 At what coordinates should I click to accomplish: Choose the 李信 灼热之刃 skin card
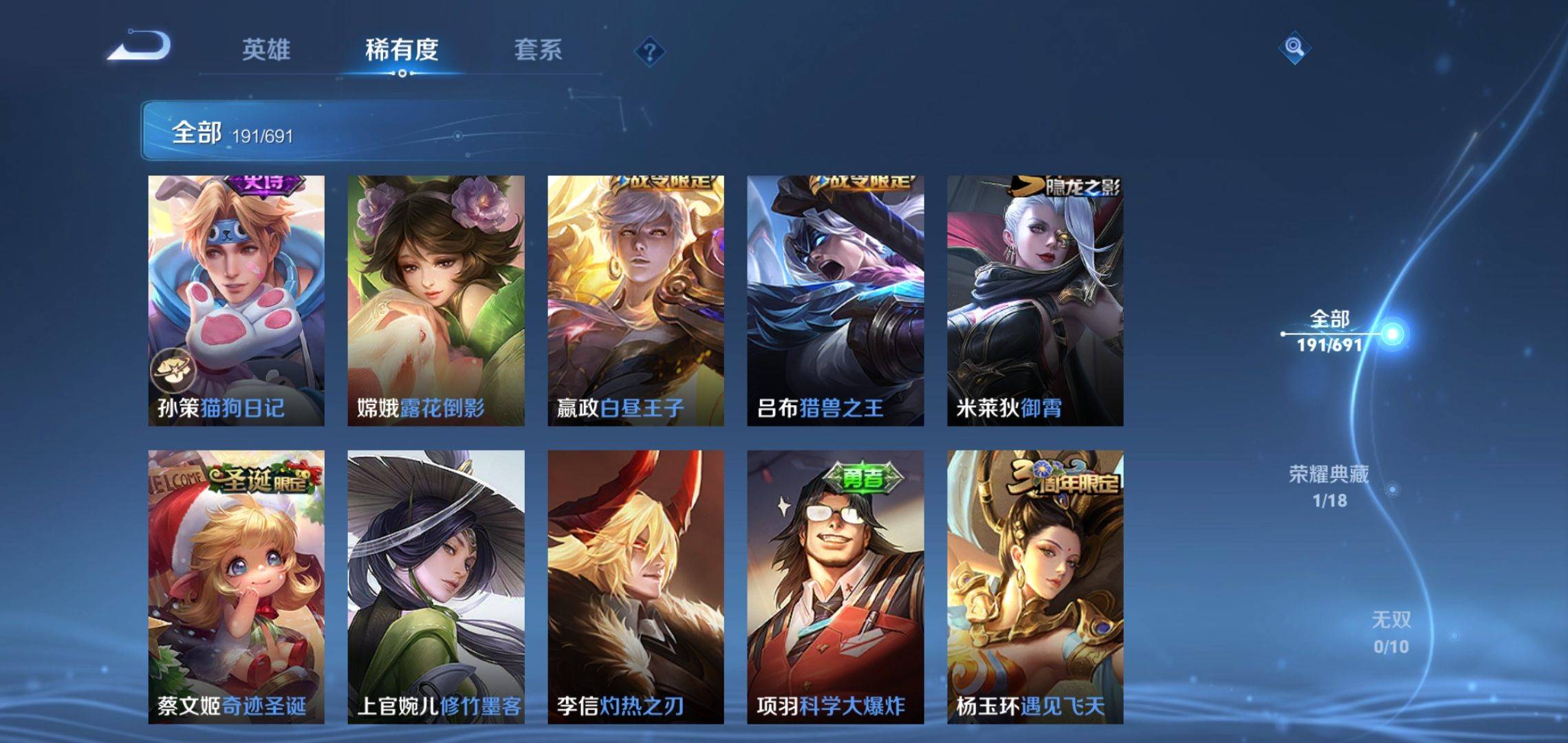point(635,587)
